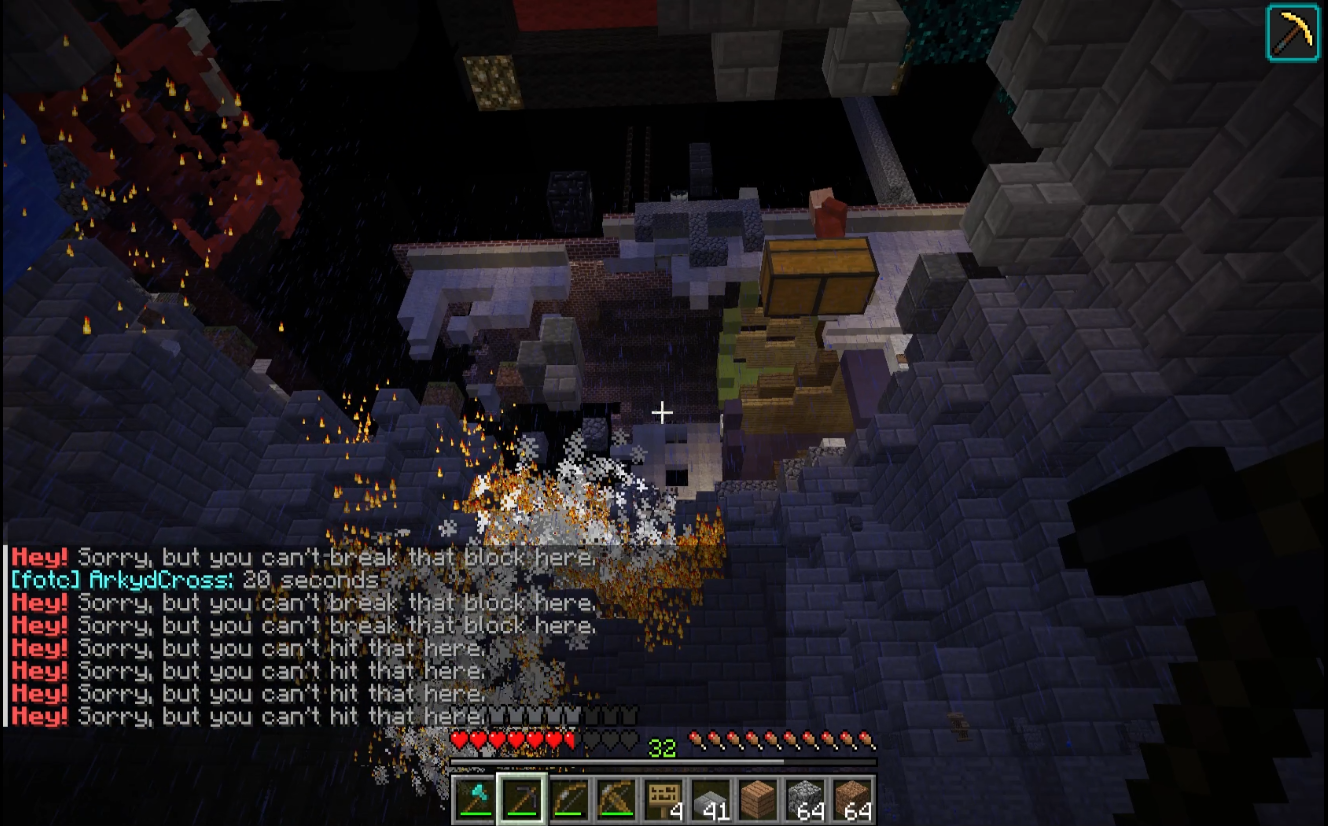Choose the bow in the hotbar
The width and height of the screenshot is (1328, 826).
point(570,800)
